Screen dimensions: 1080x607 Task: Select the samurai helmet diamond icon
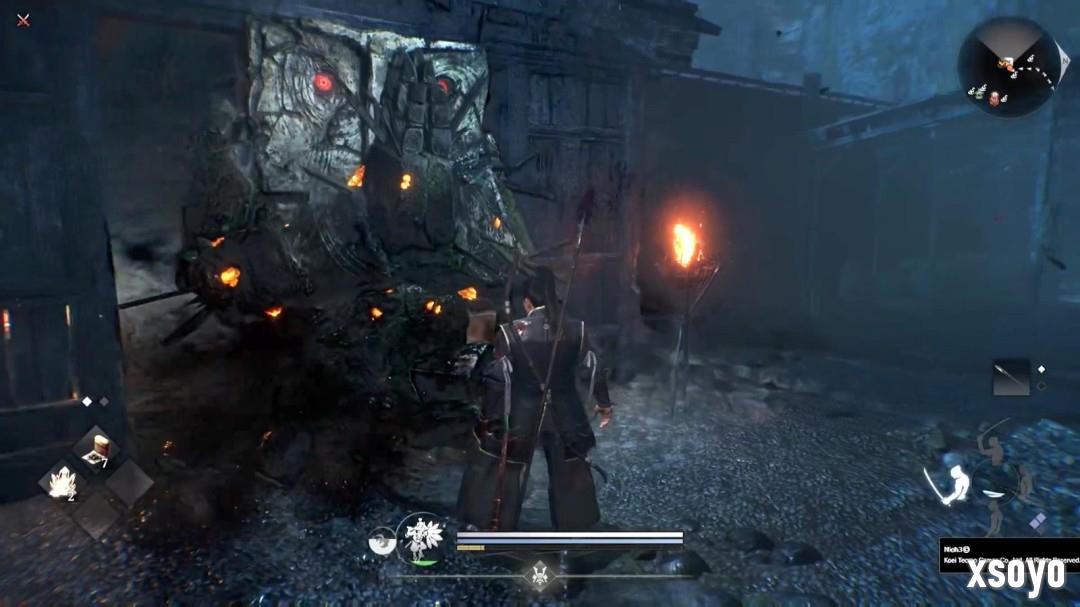[540, 575]
